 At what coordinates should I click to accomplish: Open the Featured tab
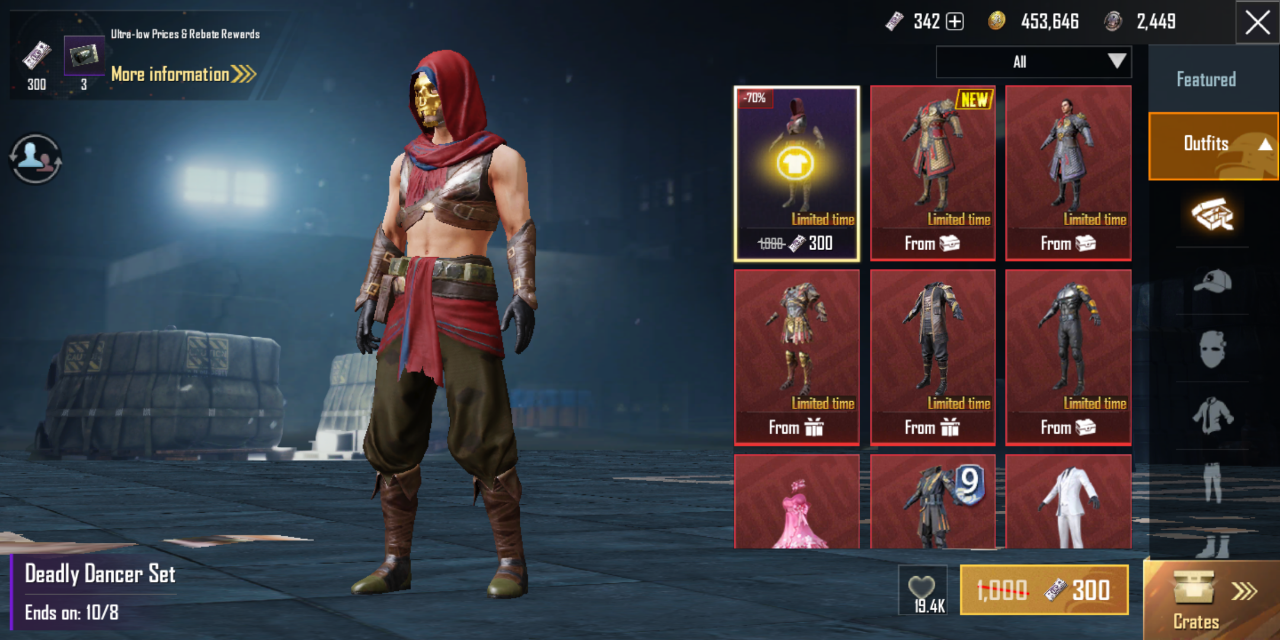tap(1205, 80)
